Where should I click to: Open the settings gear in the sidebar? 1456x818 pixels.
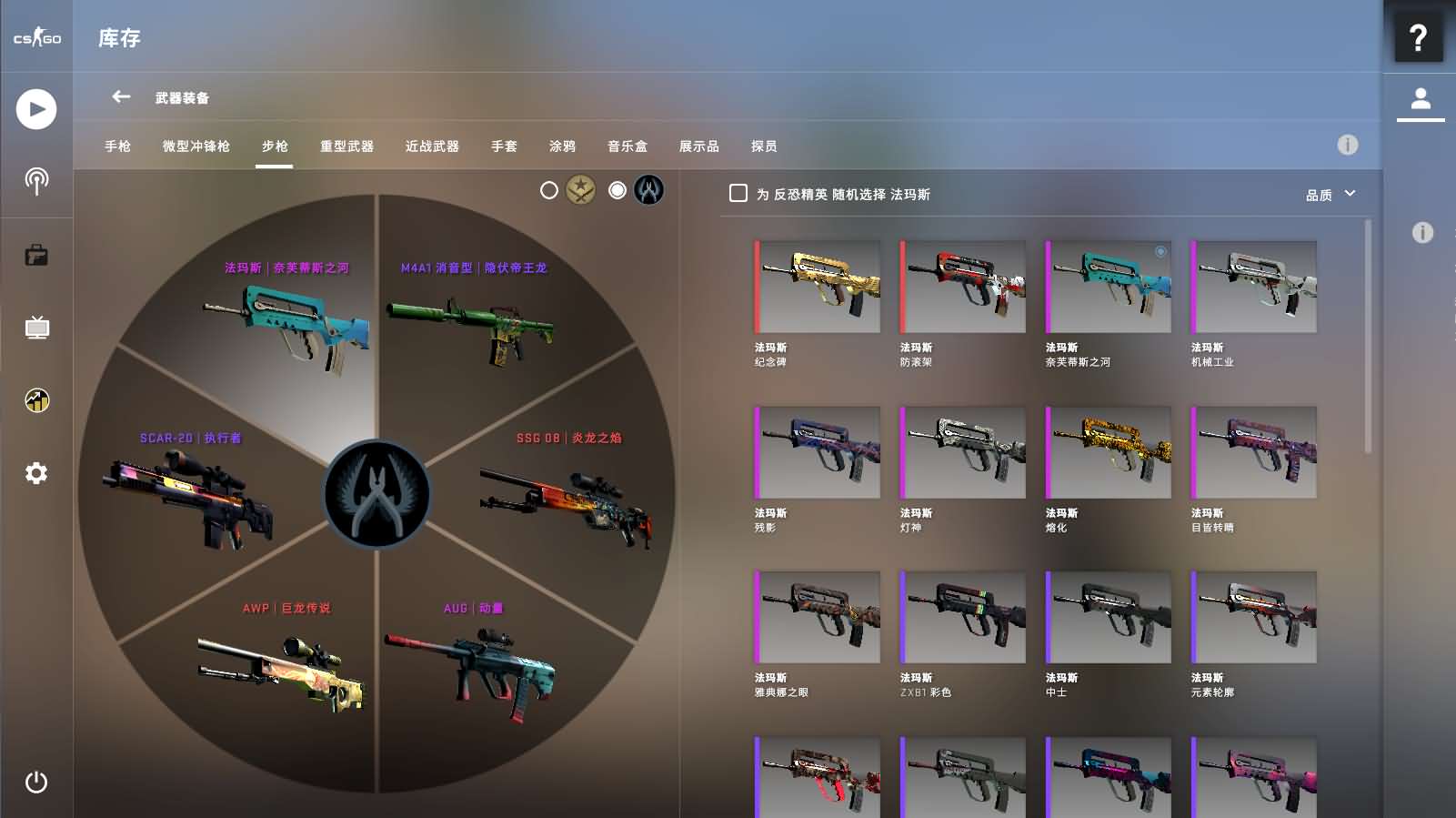[x=36, y=473]
